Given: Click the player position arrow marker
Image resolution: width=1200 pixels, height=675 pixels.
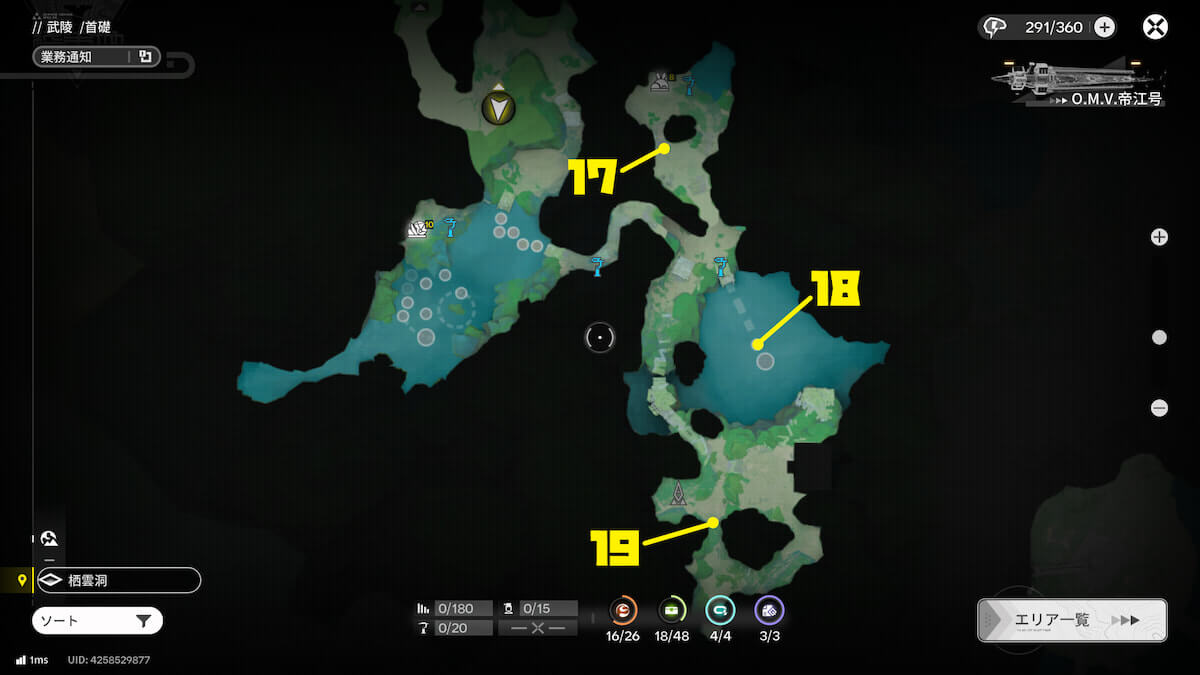Looking at the screenshot, I should (x=497, y=108).
